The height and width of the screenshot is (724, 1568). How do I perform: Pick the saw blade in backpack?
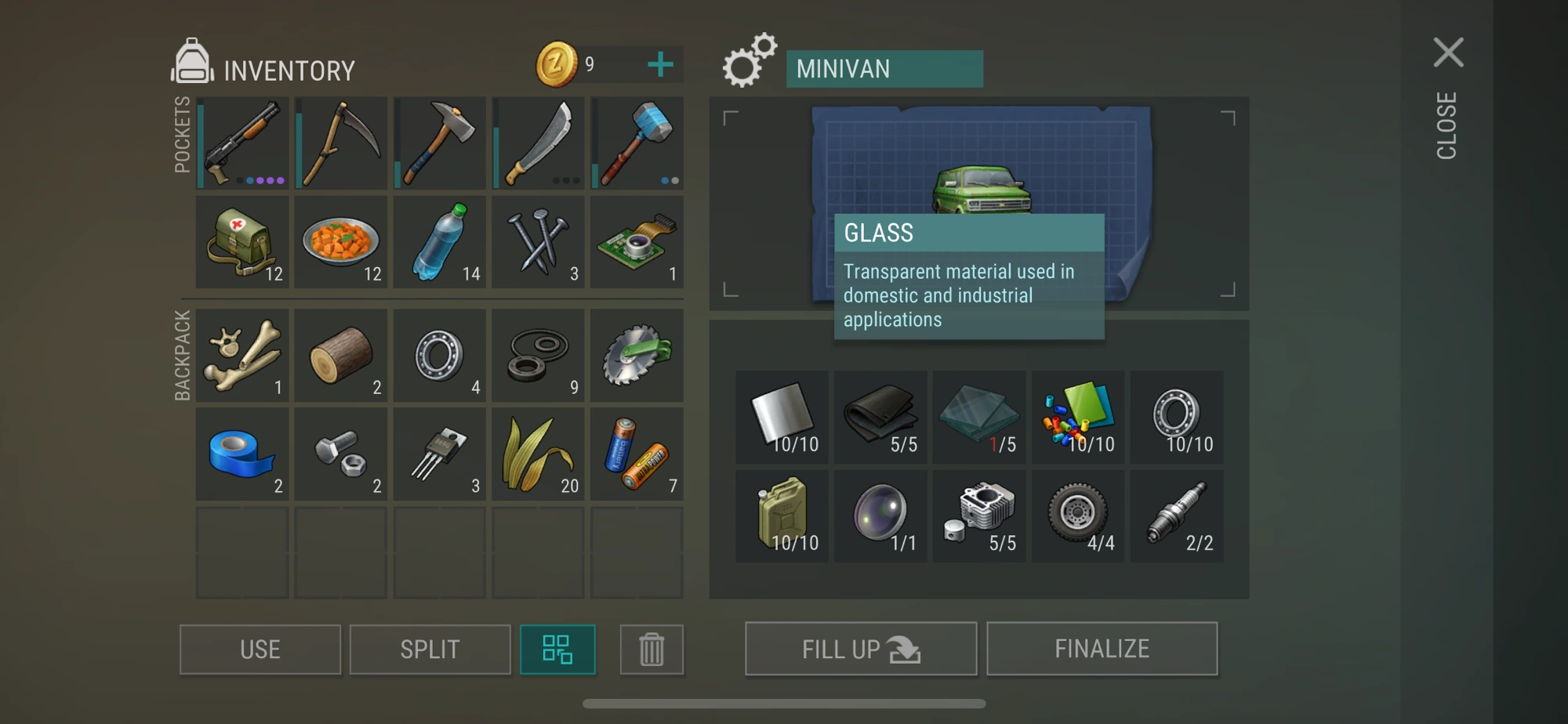pos(637,355)
